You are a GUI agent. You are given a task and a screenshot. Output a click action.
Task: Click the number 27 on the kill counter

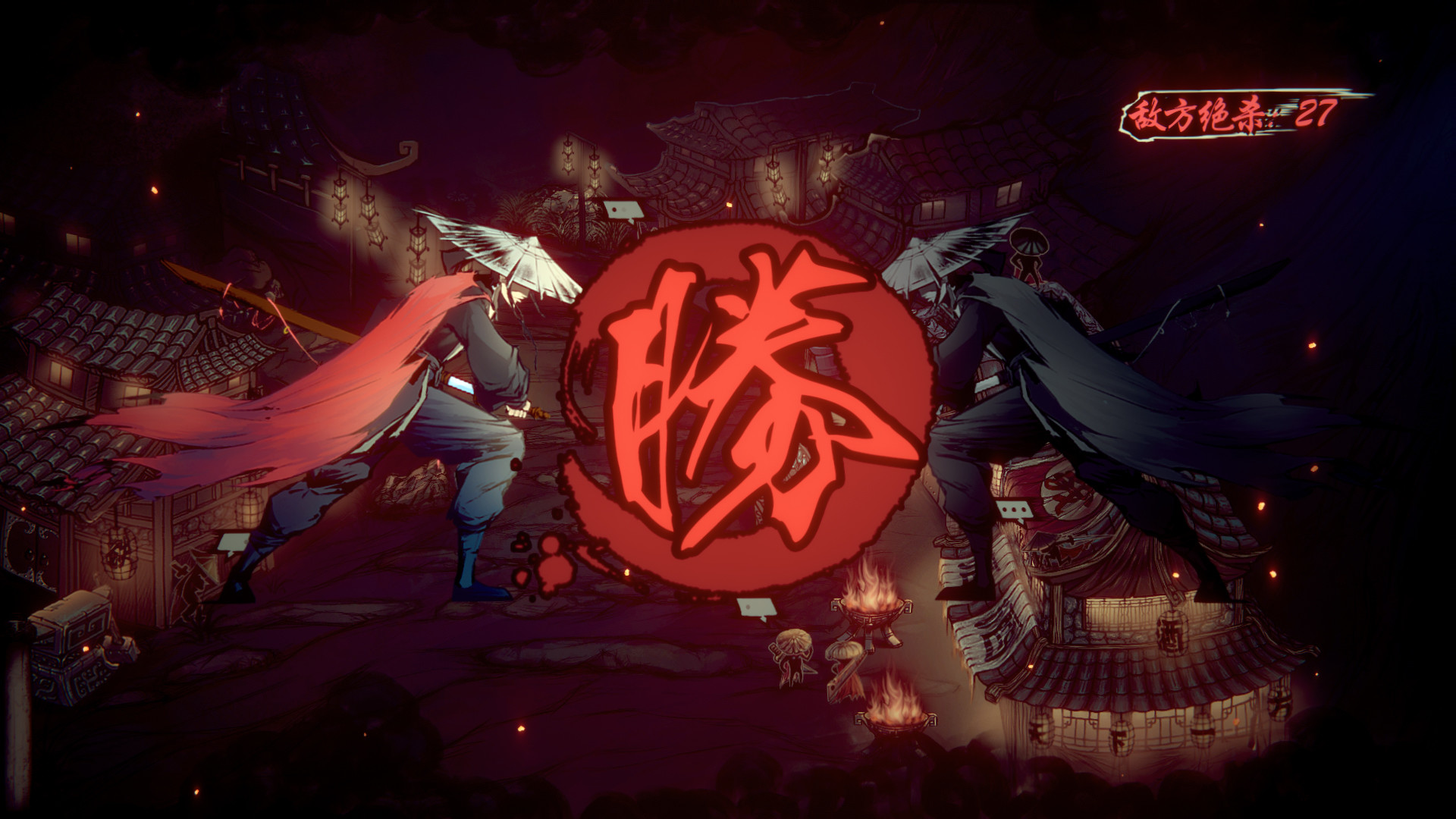(1316, 112)
